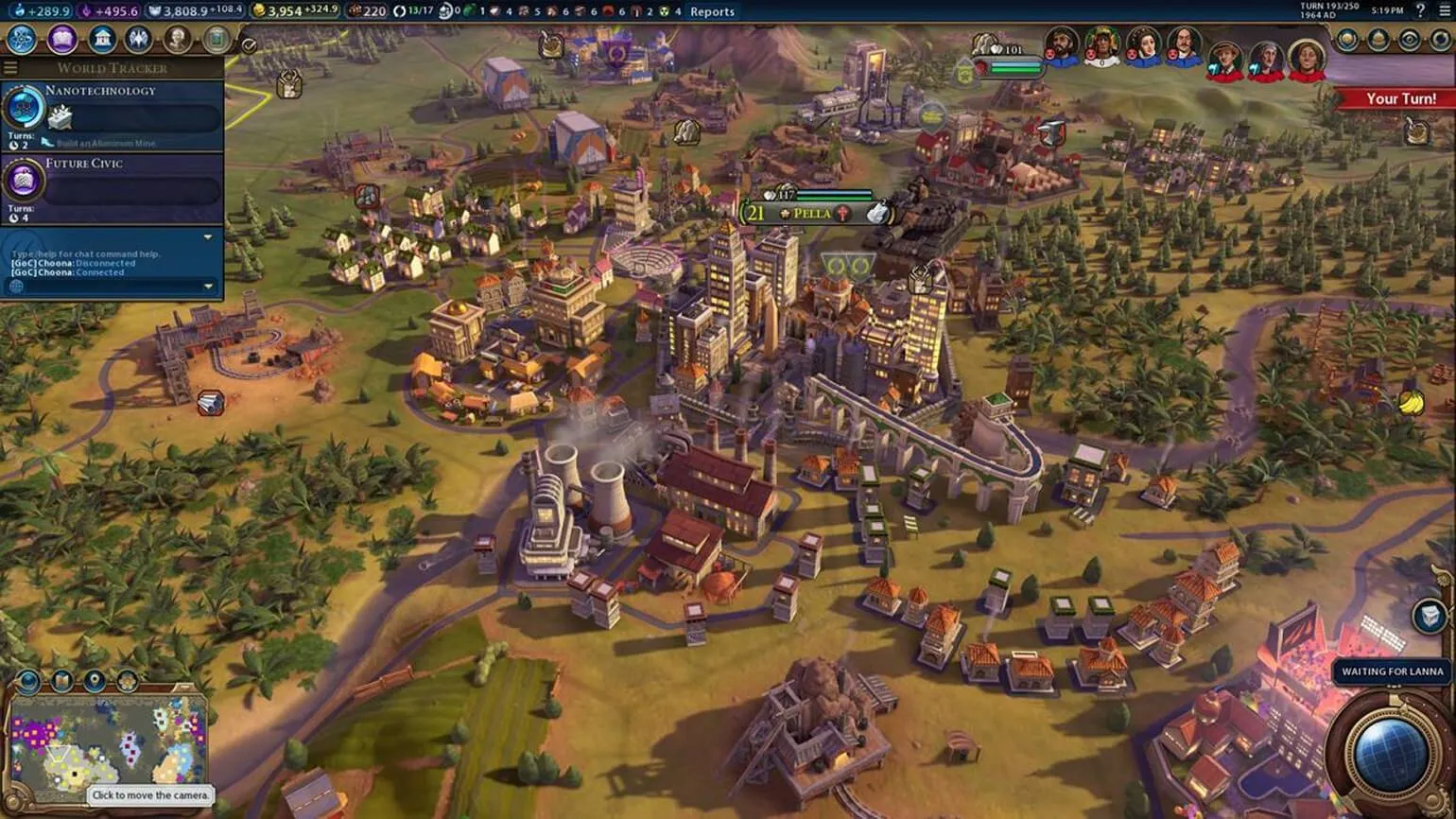Open the map pins button

tap(95, 680)
